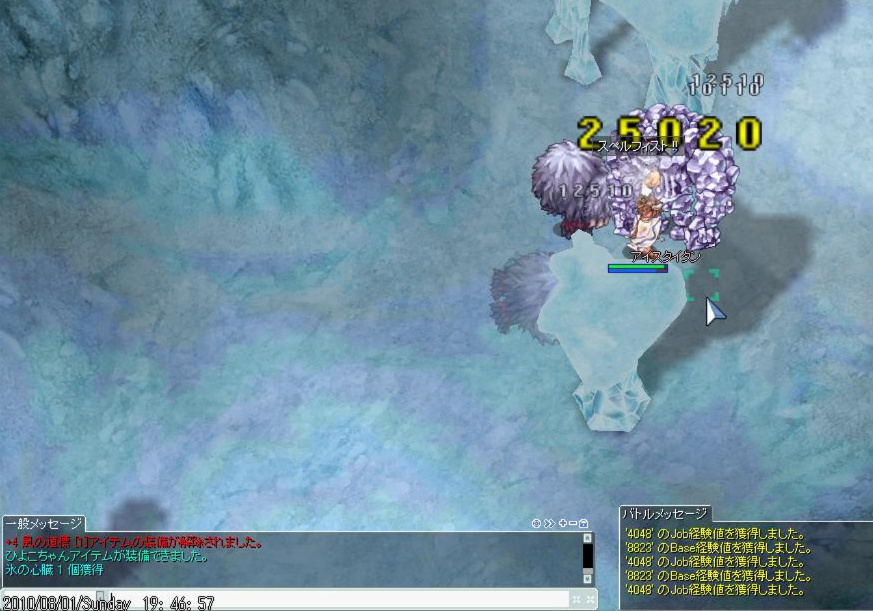
Task: Click the chat scrollbar down arrow
Action: point(588,578)
